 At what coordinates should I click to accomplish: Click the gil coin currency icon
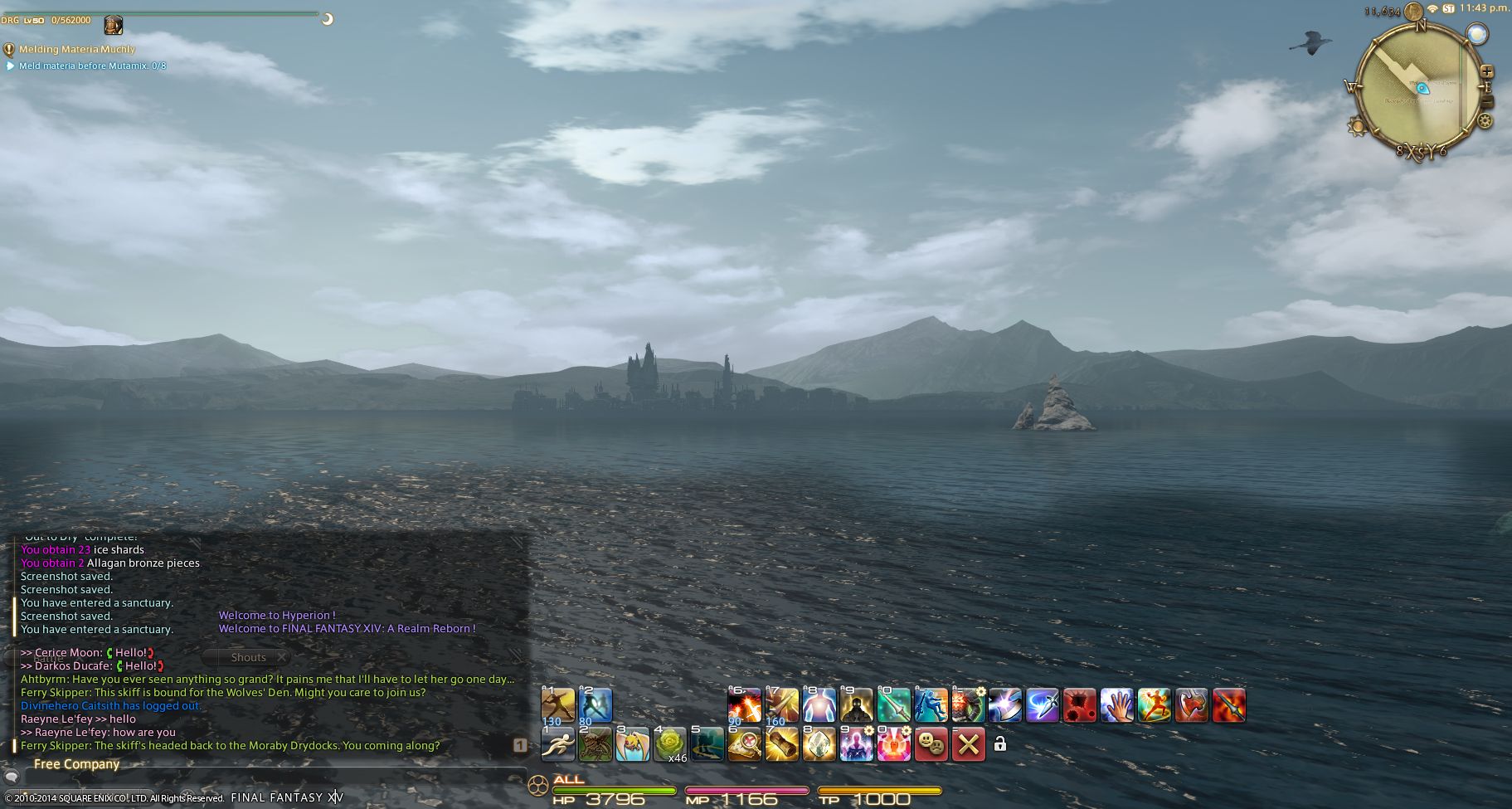[1413, 12]
